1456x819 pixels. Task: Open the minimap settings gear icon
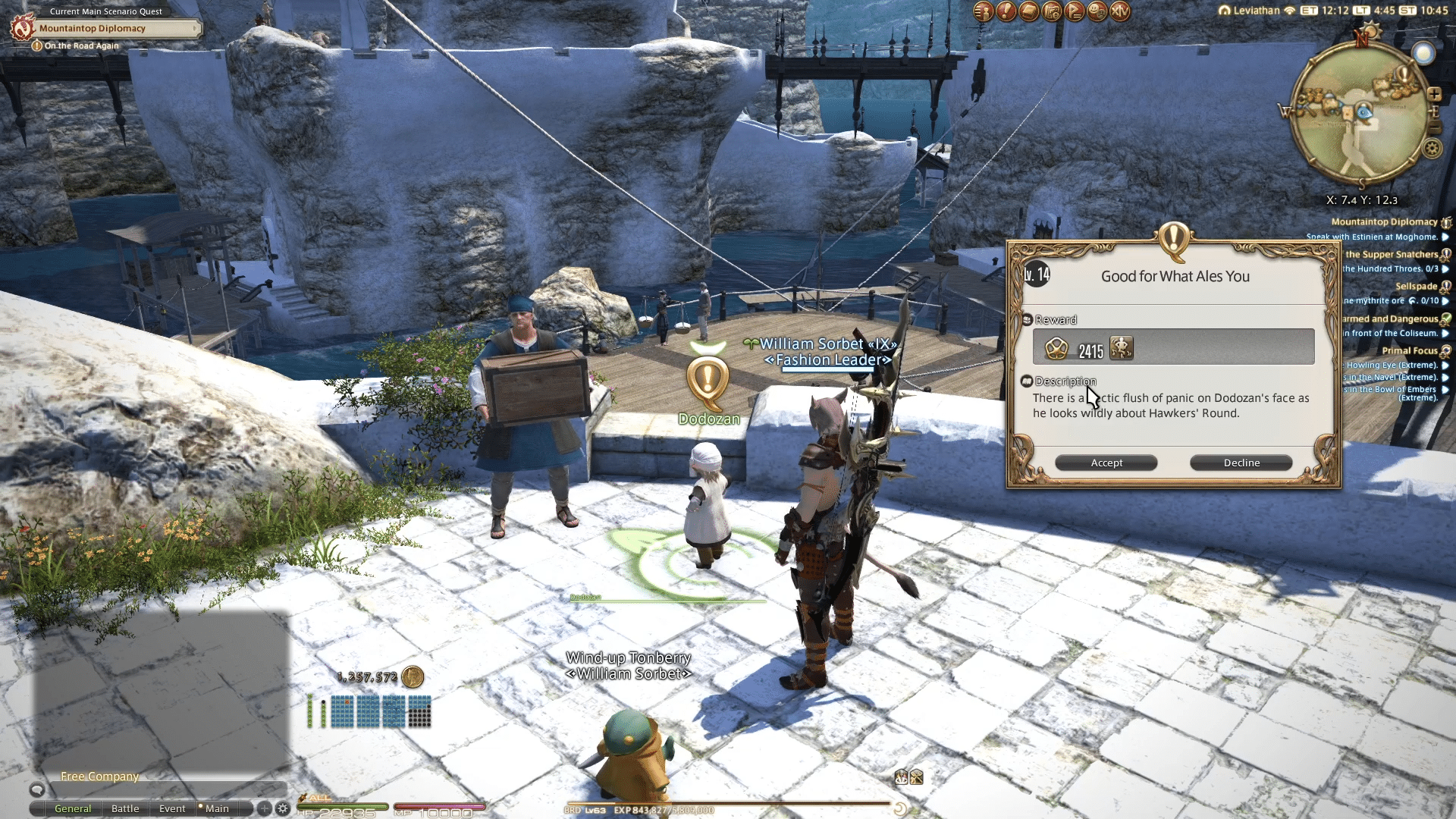coord(1432,146)
